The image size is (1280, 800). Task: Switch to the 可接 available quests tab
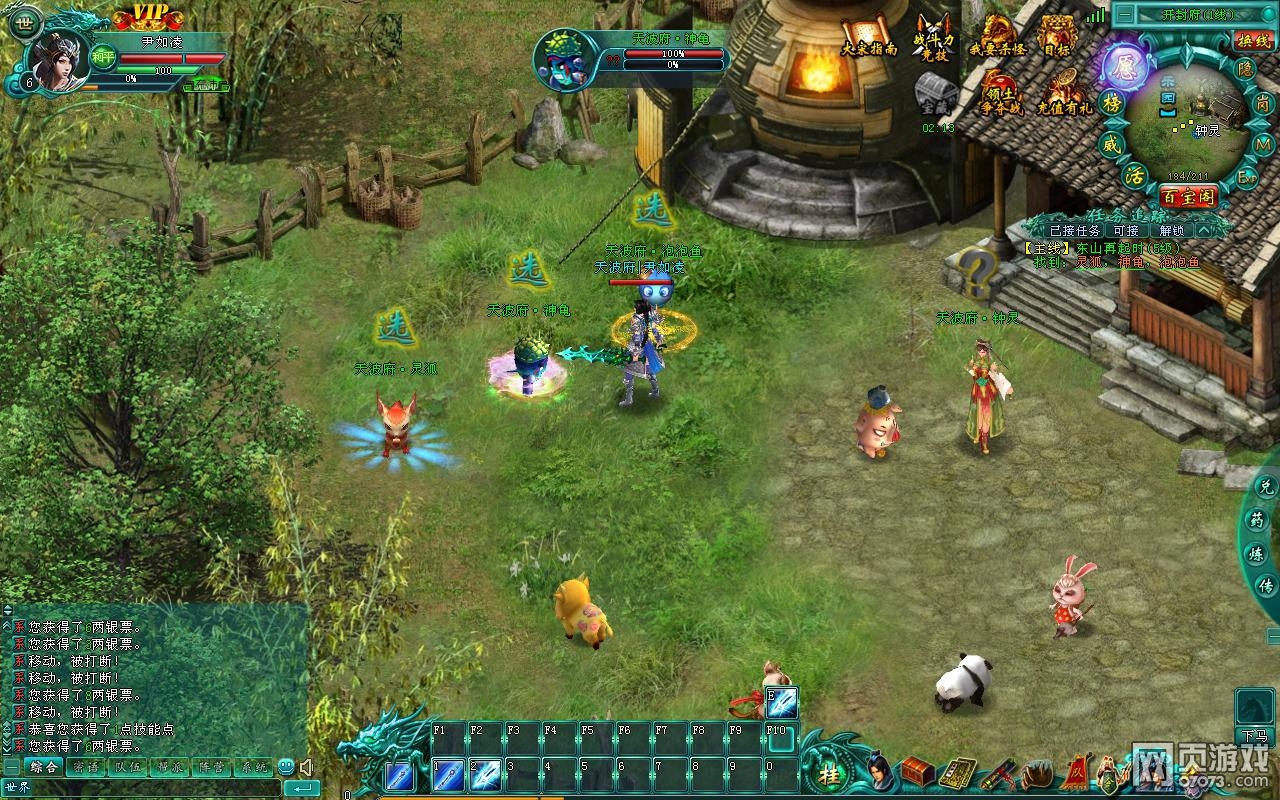click(x=1125, y=230)
